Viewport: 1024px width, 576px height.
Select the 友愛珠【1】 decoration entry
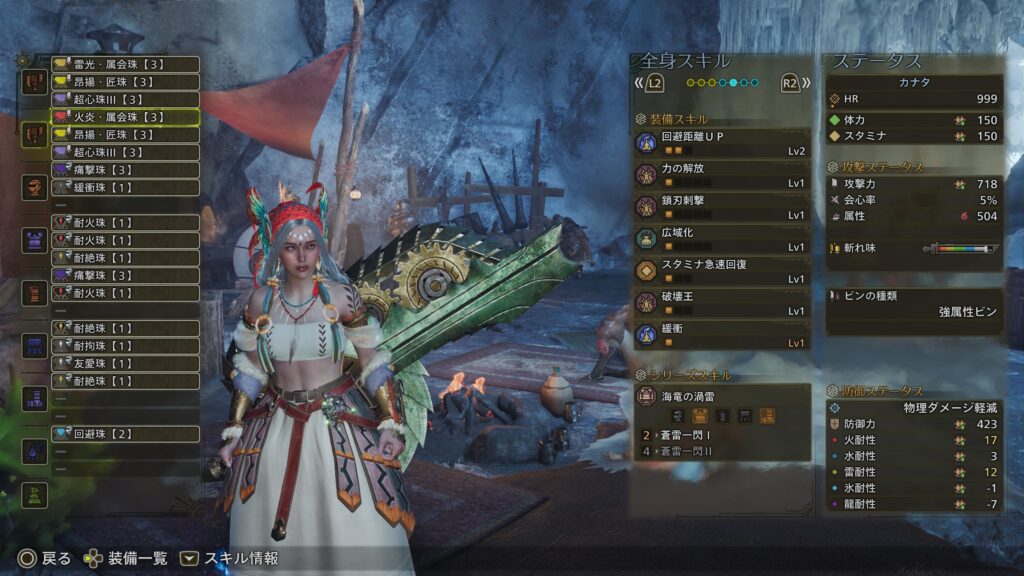pyautogui.click(x=125, y=363)
